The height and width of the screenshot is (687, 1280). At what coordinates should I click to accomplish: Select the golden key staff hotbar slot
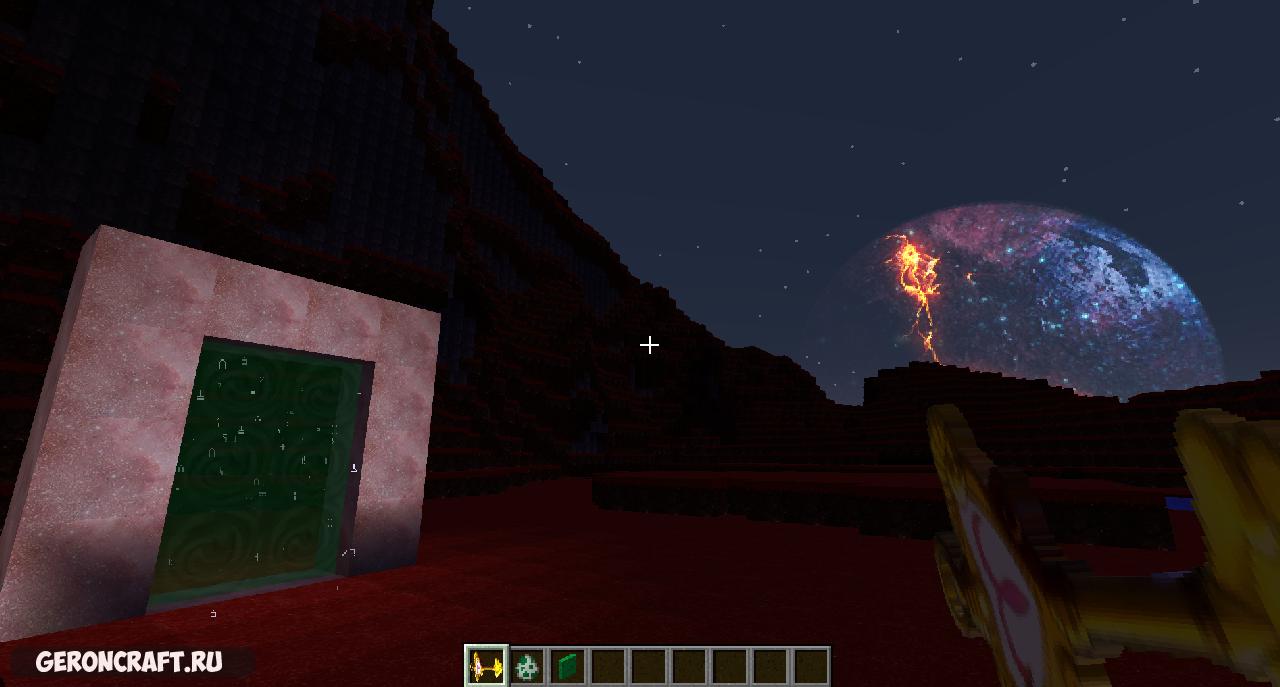tap(487, 665)
